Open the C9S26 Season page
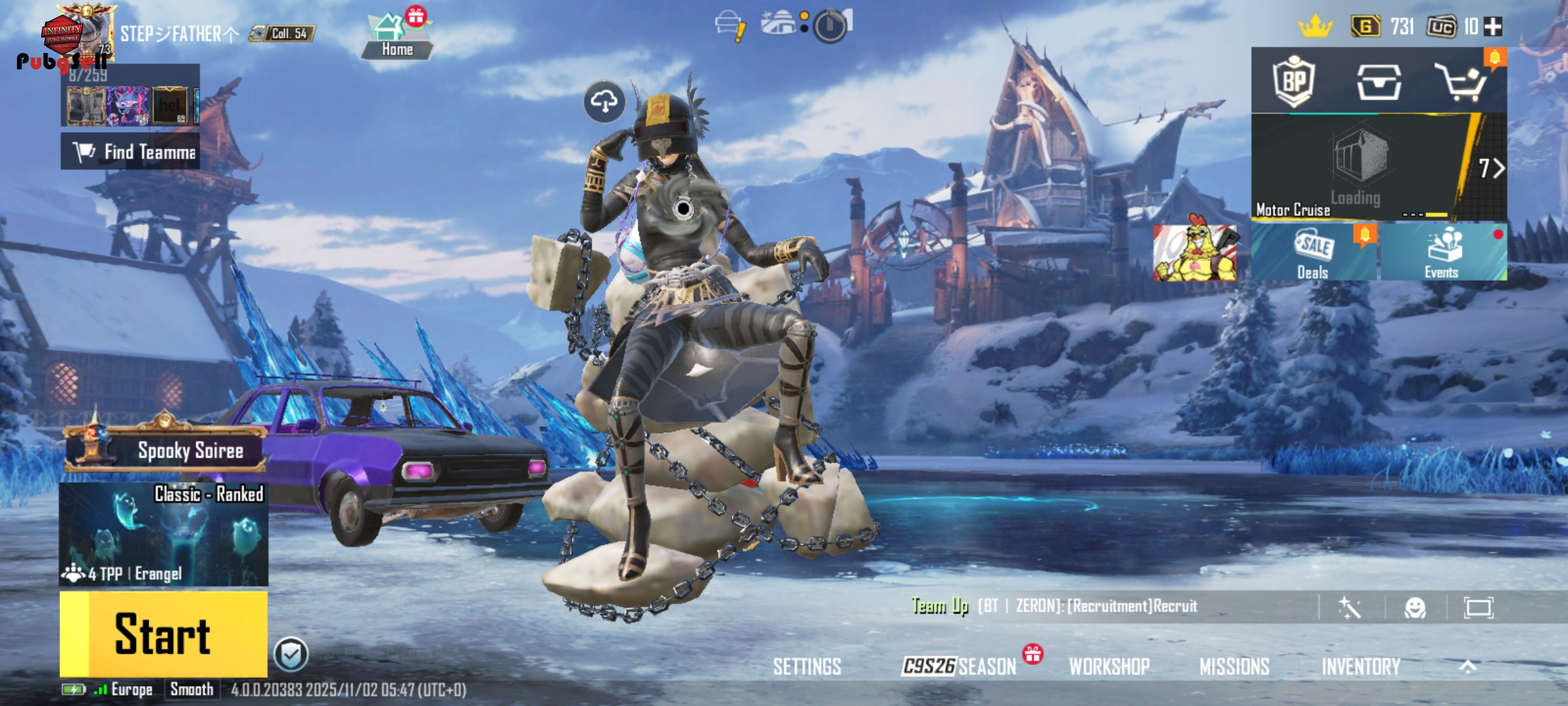Screen dimensions: 1568x706 (958, 667)
